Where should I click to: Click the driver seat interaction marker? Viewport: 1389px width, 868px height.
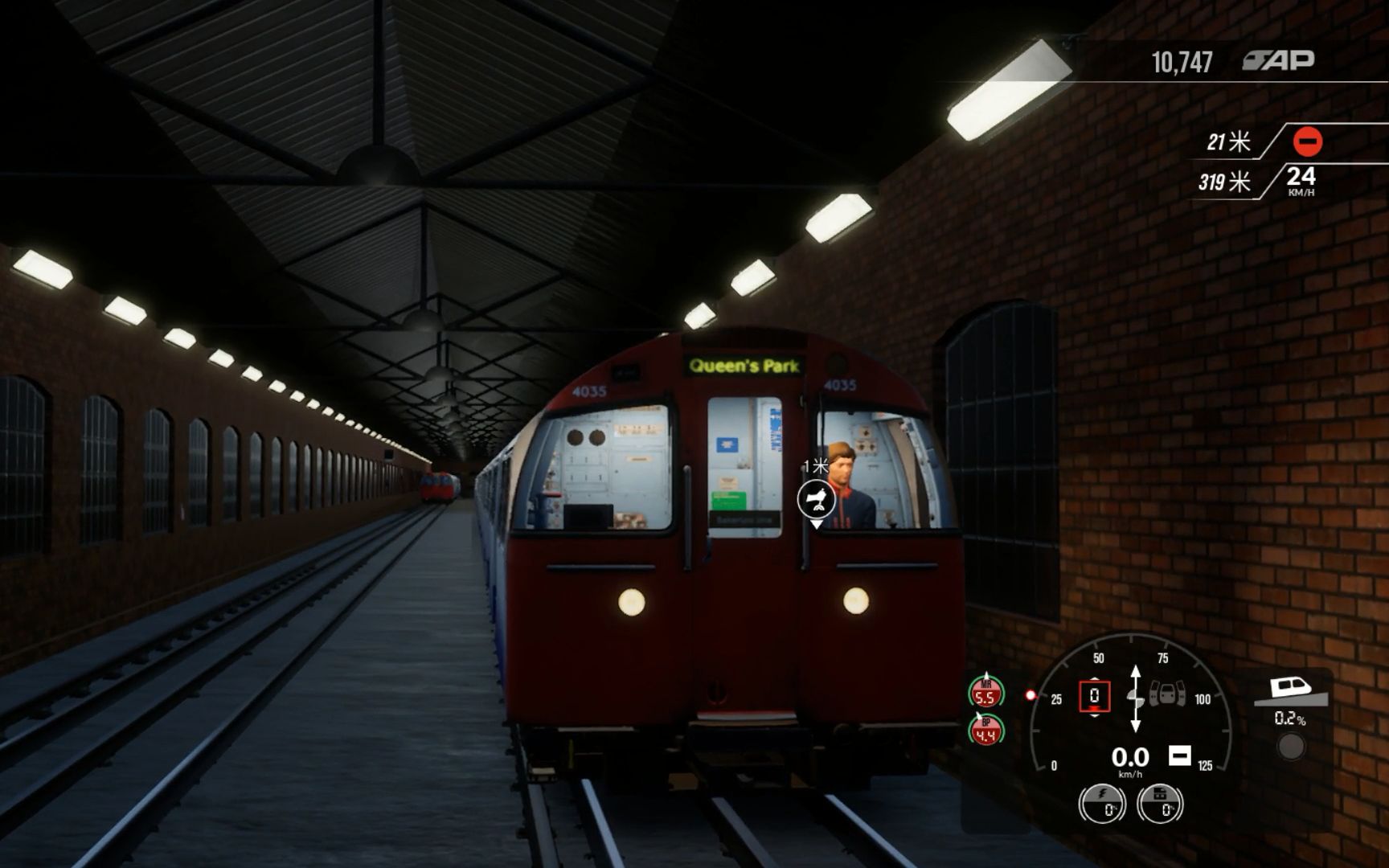click(816, 500)
